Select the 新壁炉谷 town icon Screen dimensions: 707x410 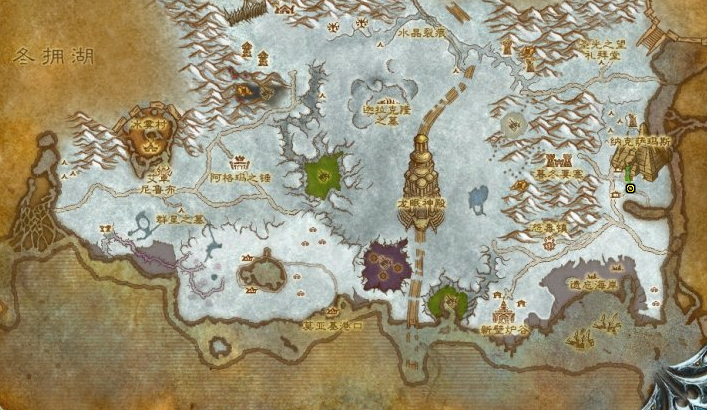point(502,309)
